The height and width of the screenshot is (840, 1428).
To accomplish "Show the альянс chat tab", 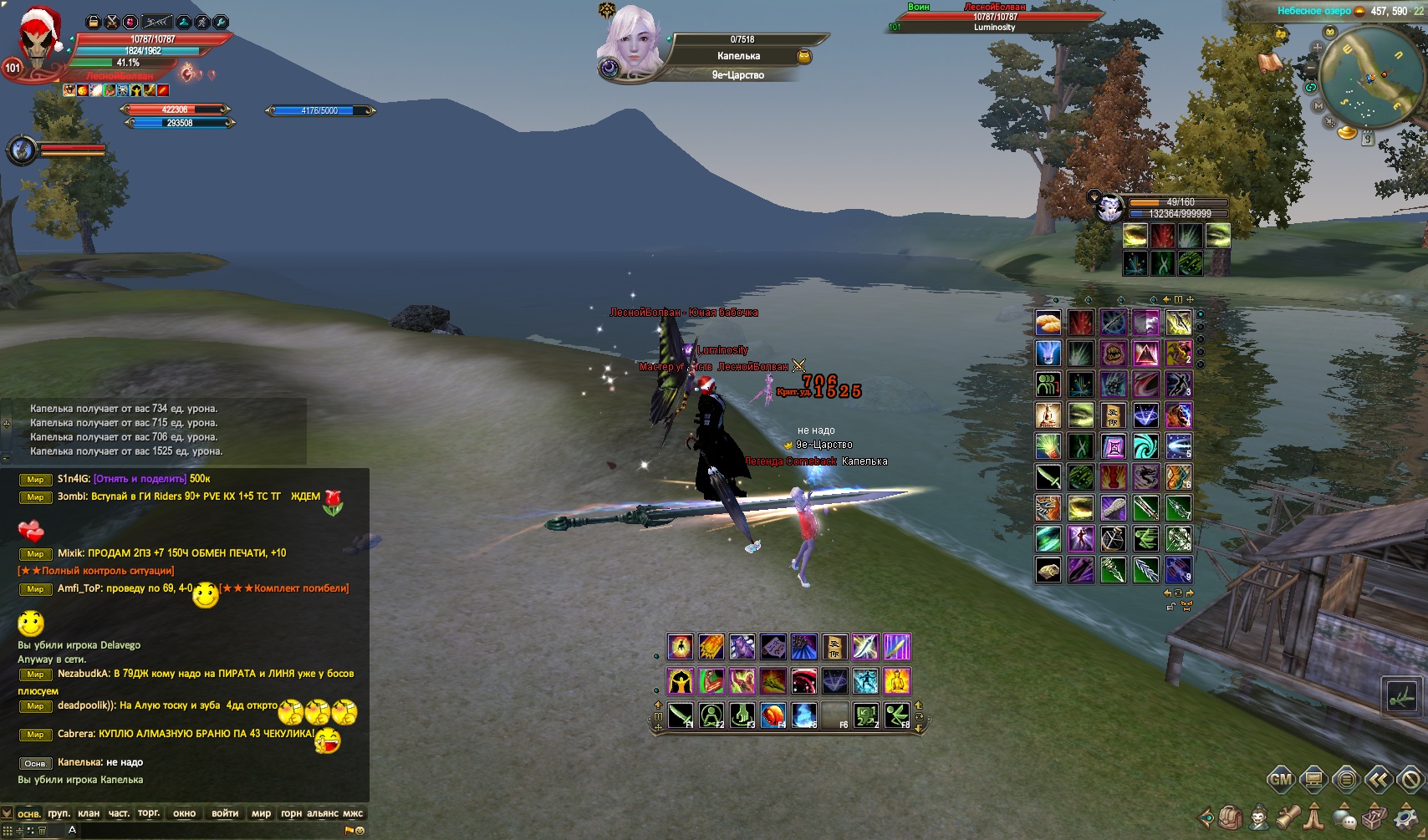I will [323, 813].
